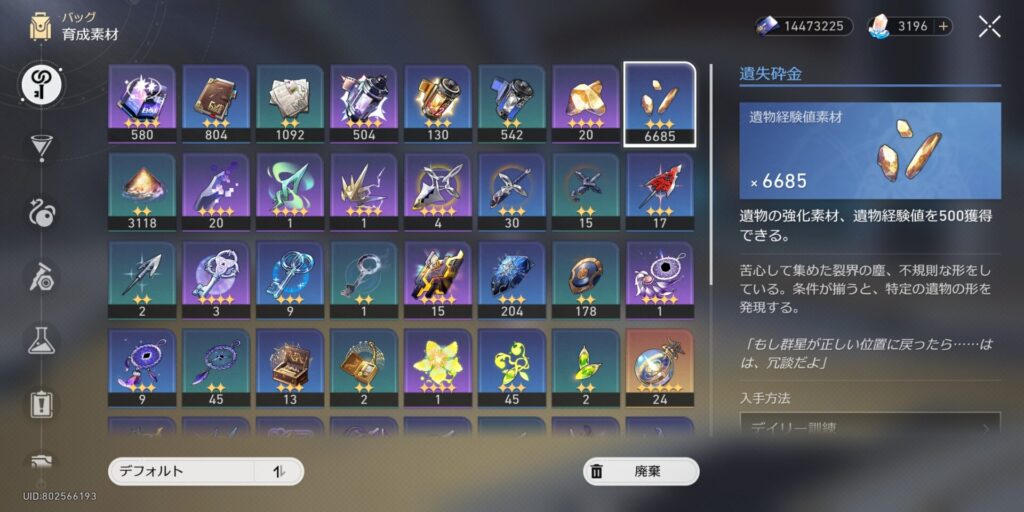Viewport: 1024px width, 512px height.
Task: Click the plus button to add stellar jade
Action: click(943, 26)
